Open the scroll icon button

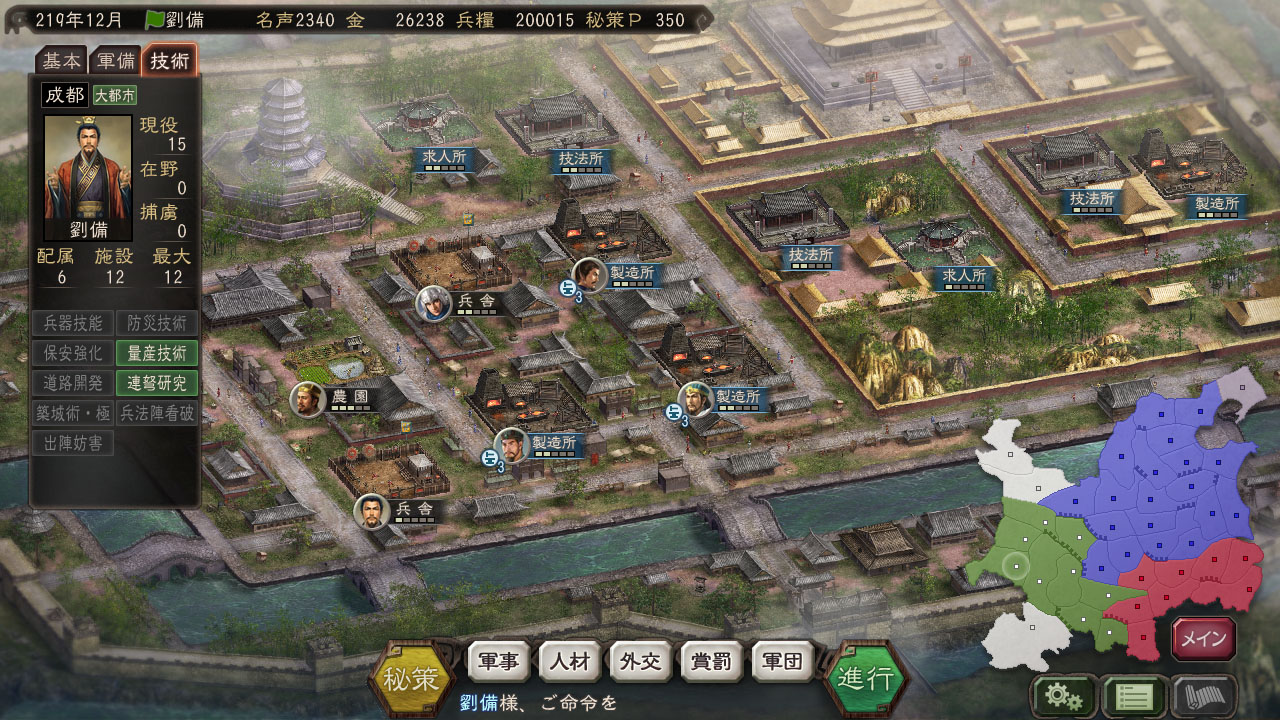tap(1204, 696)
